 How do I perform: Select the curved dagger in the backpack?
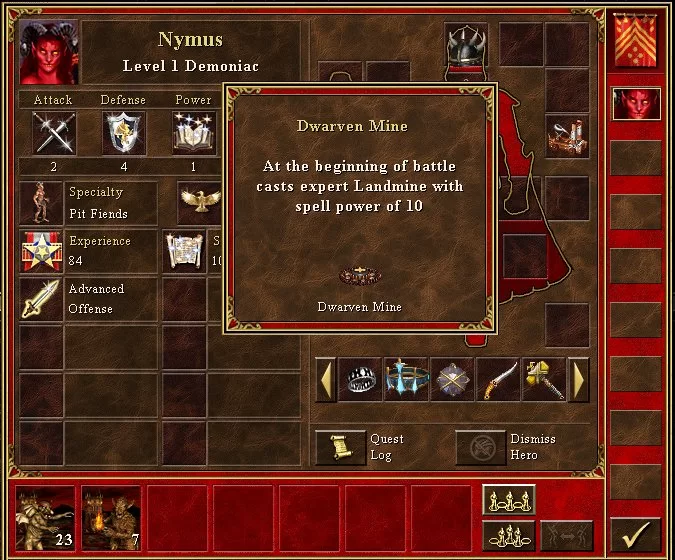pyautogui.click(x=498, y=380)
